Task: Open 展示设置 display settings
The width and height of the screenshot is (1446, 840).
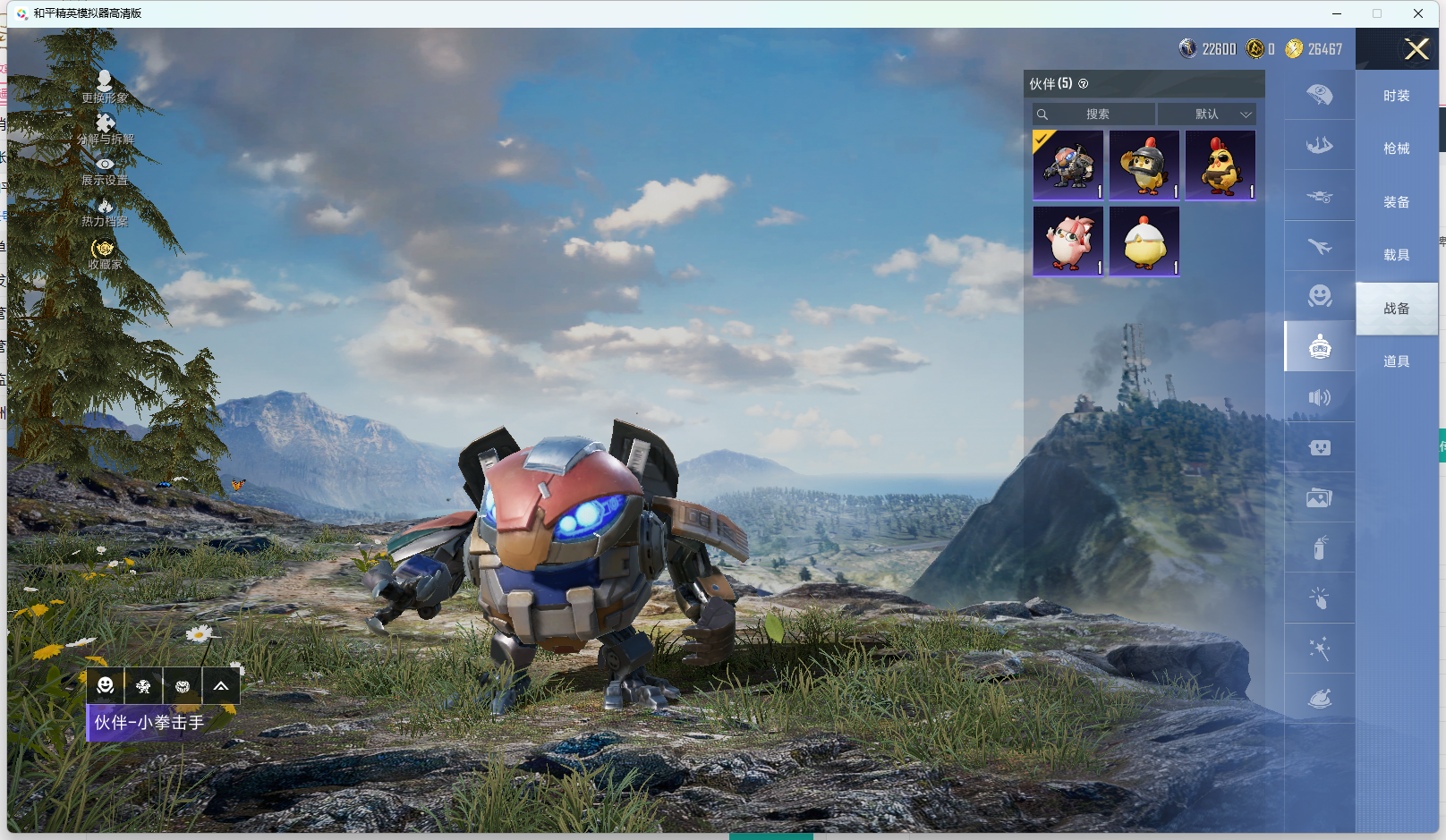Action: 105,172
